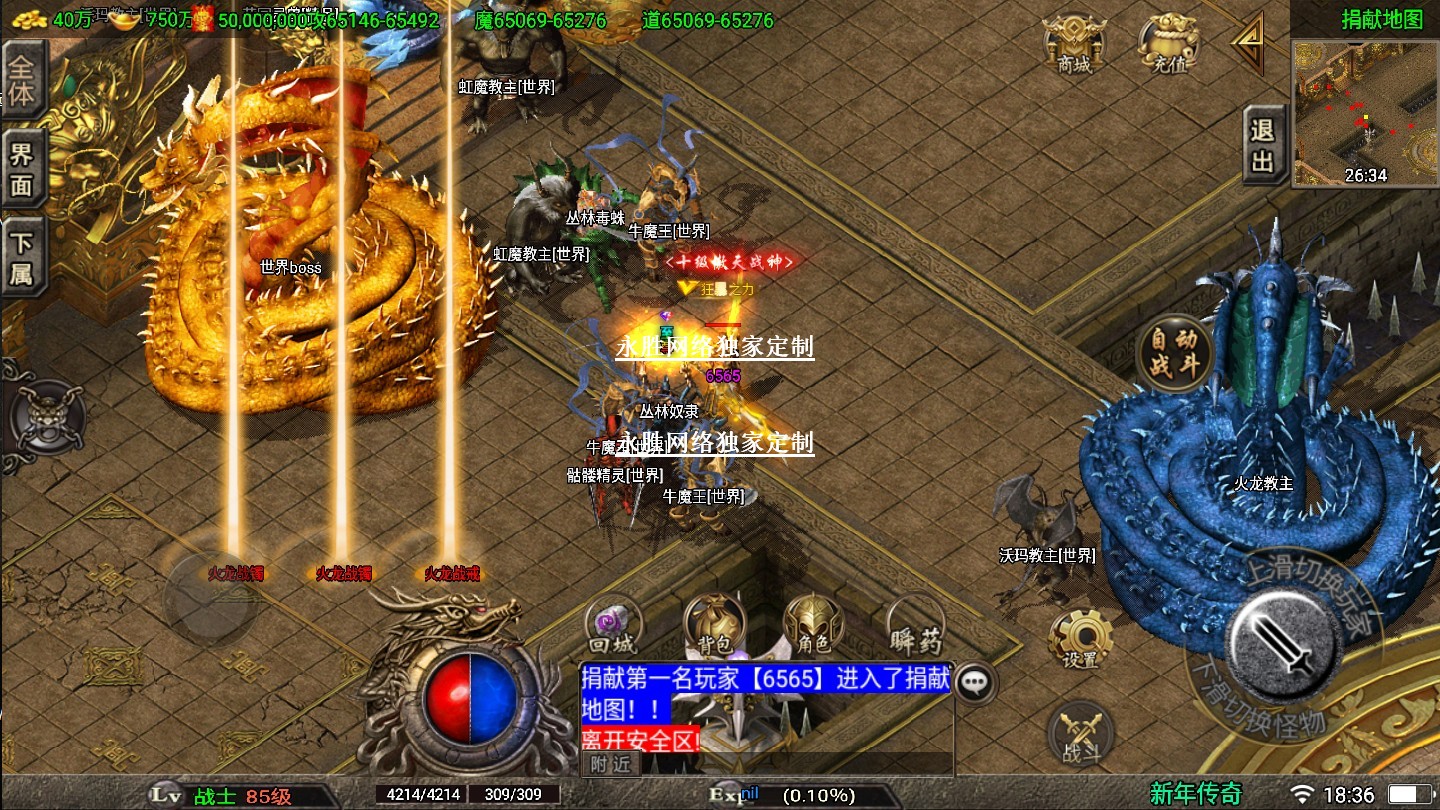
Task: Open the 商城 shop
Action: pos(1074,45)
